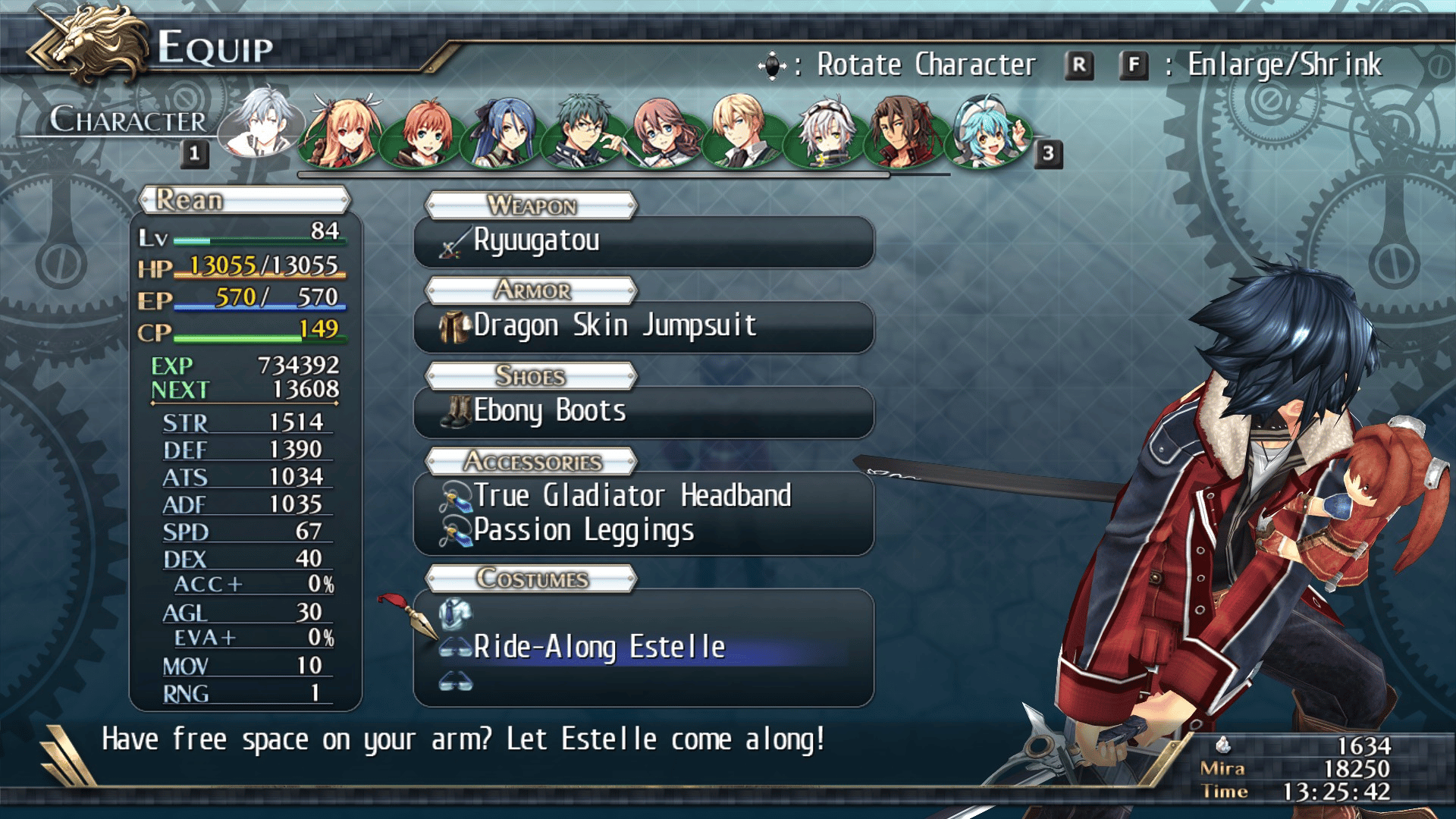Switch to the teal-haired girl portrait

click(x=987, y=132)
